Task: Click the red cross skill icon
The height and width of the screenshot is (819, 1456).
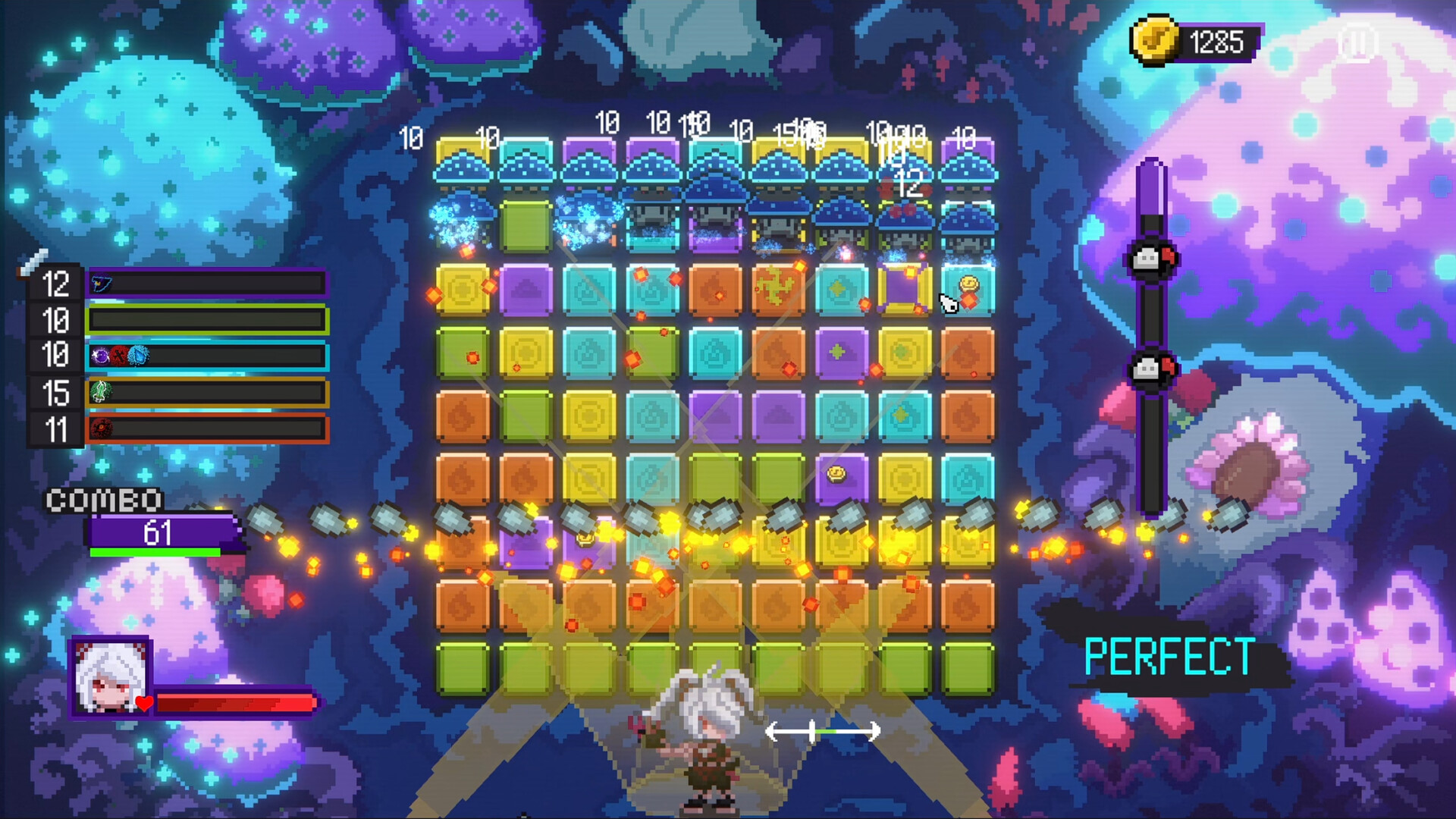Action: coord(119,355)
